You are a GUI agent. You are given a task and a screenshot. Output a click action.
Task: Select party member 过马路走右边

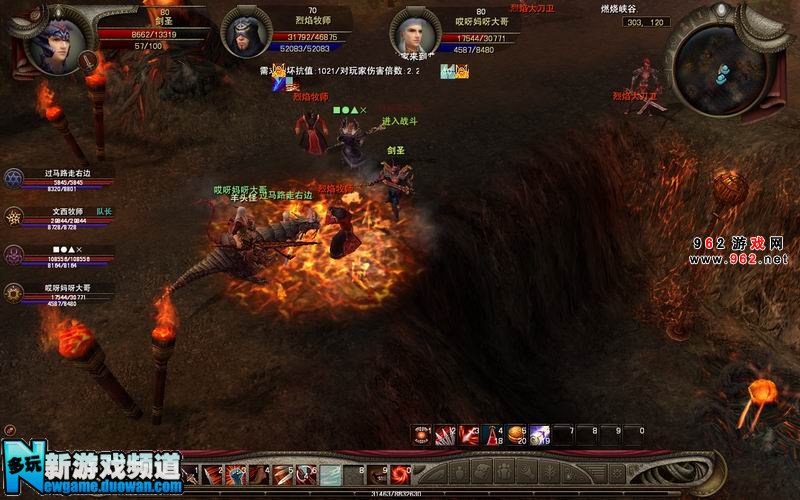tap(16, 178)
